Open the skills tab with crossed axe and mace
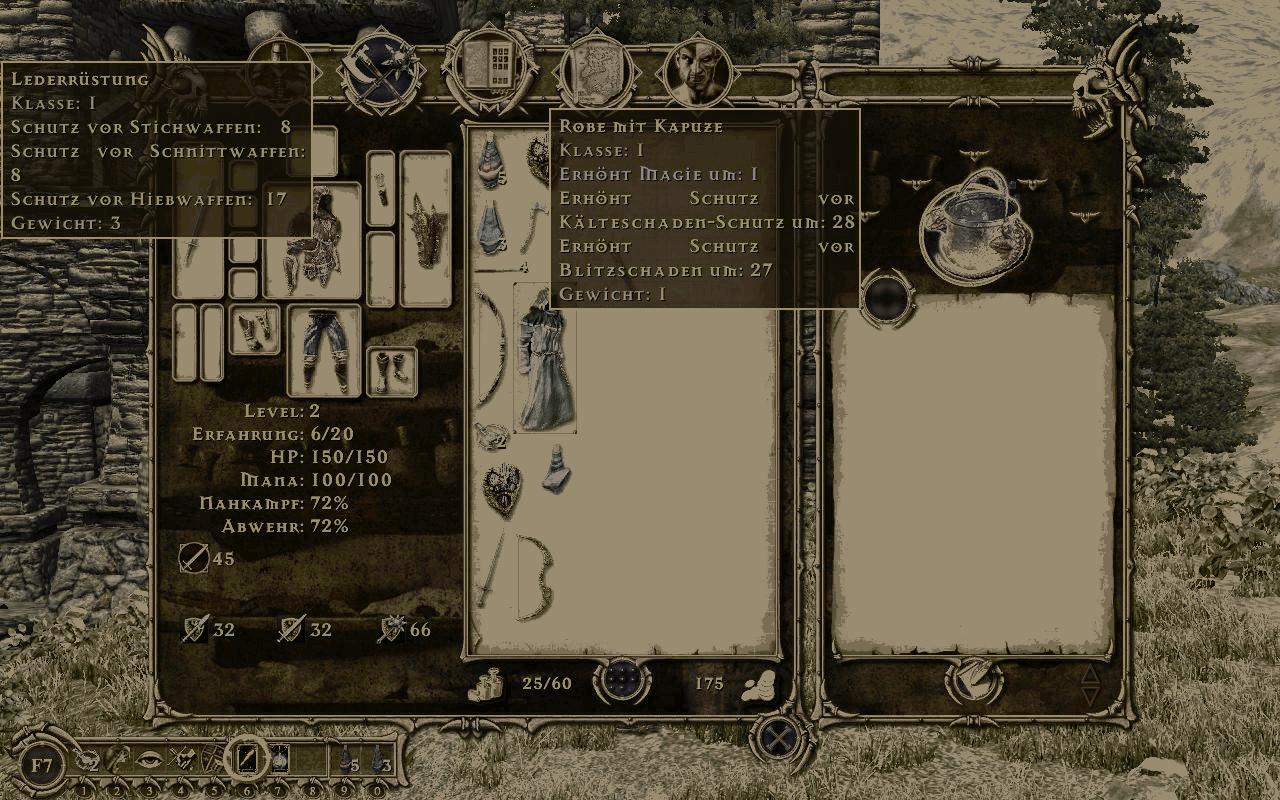The image size is (1280, 800). point(381,75)
